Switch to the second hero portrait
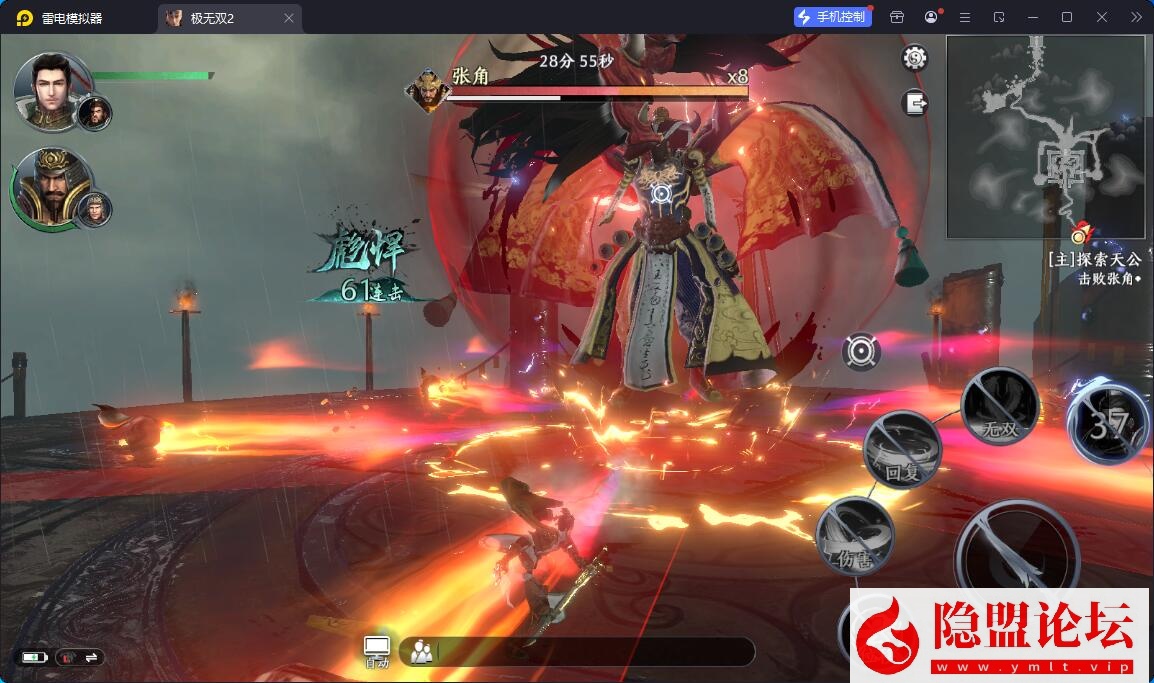 point(52,188)
